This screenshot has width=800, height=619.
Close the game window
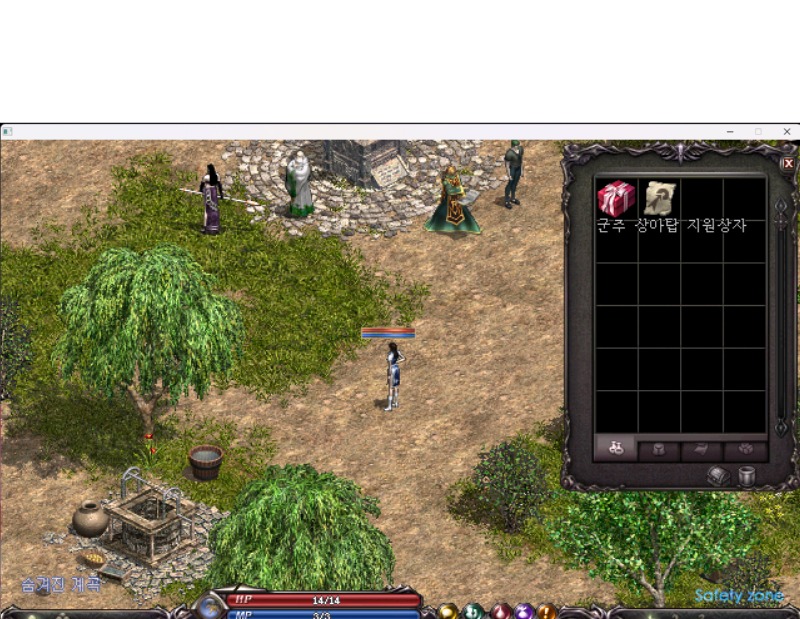[786, 131]
